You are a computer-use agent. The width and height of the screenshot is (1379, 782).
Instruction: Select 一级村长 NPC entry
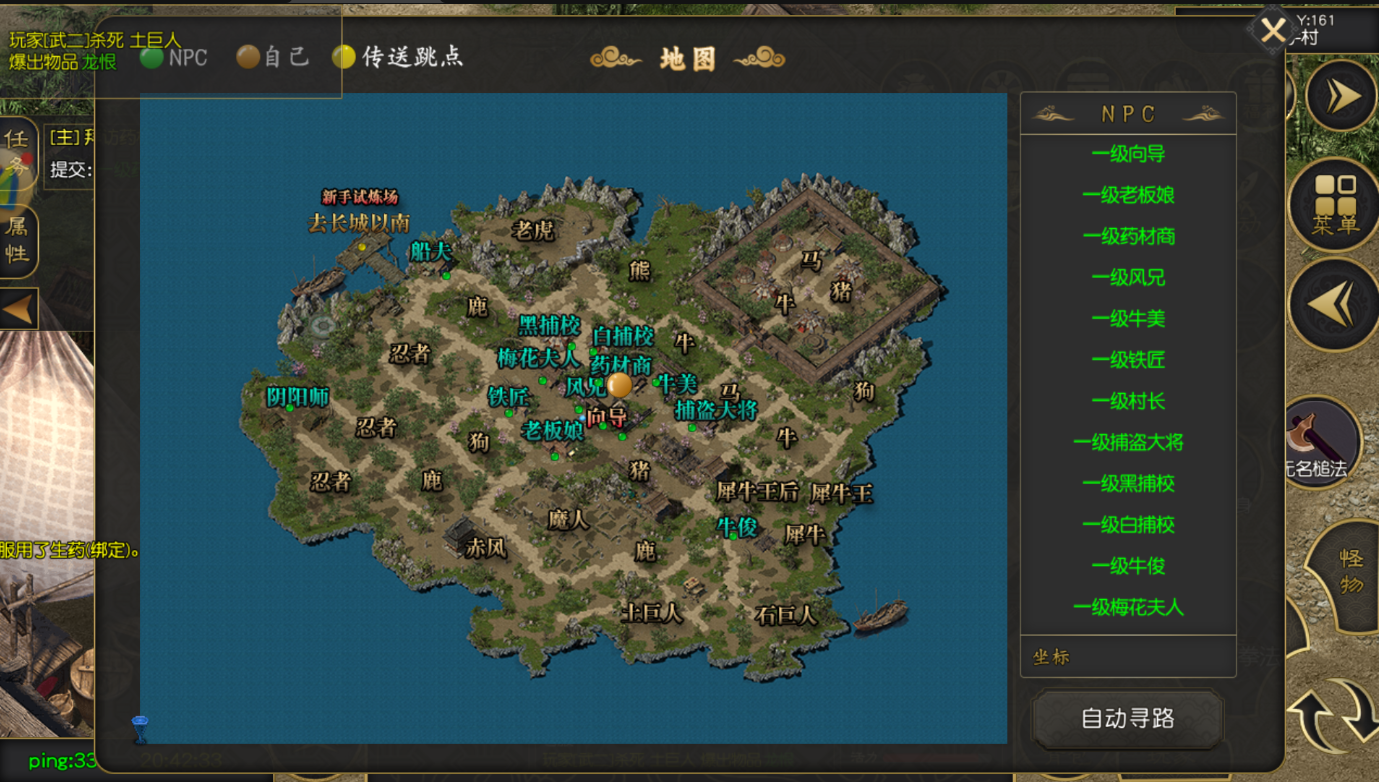click(x=1128, y=401)
